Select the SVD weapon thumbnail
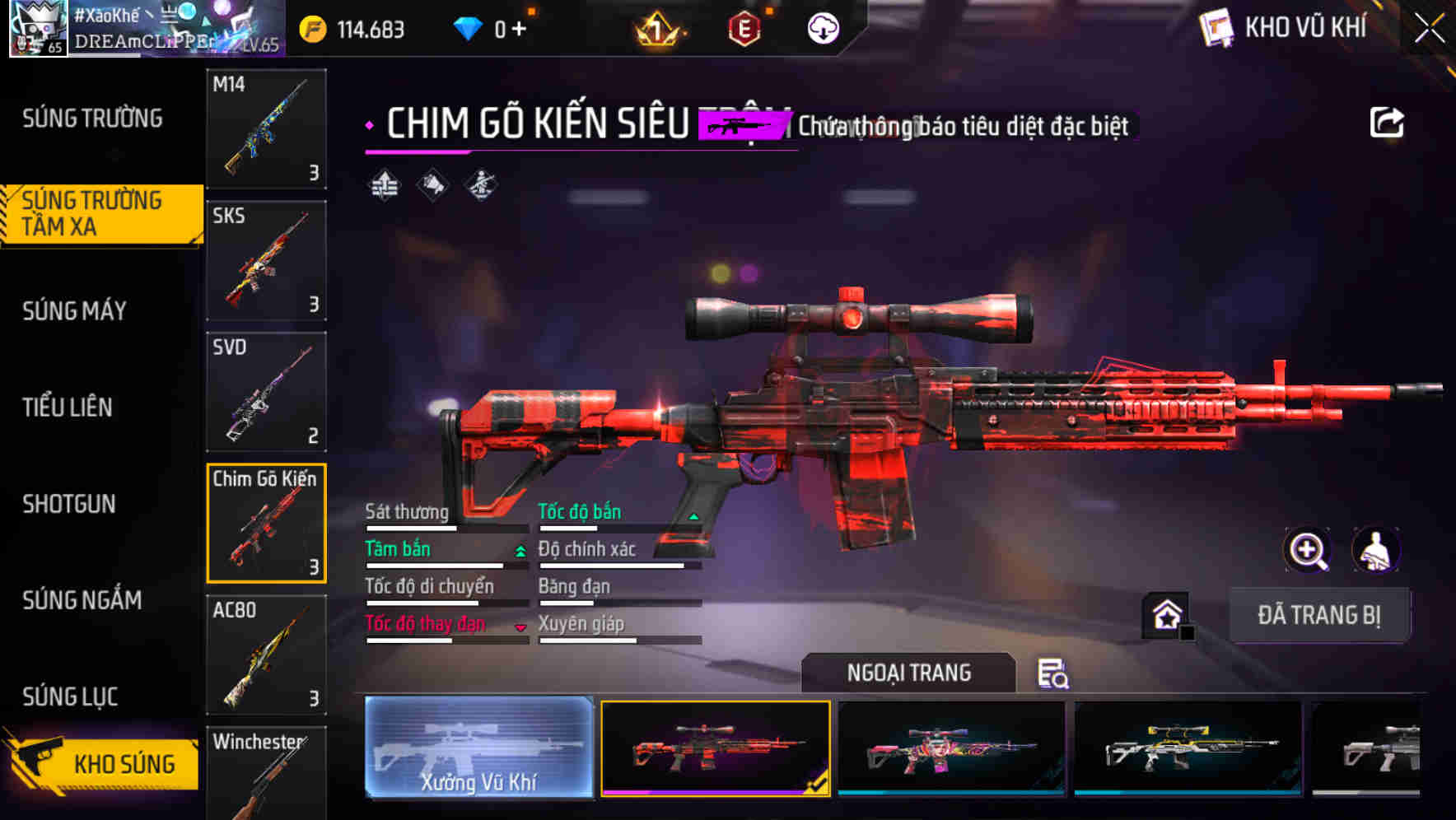The image size is (1456, 820). click(x=265, y=391)
